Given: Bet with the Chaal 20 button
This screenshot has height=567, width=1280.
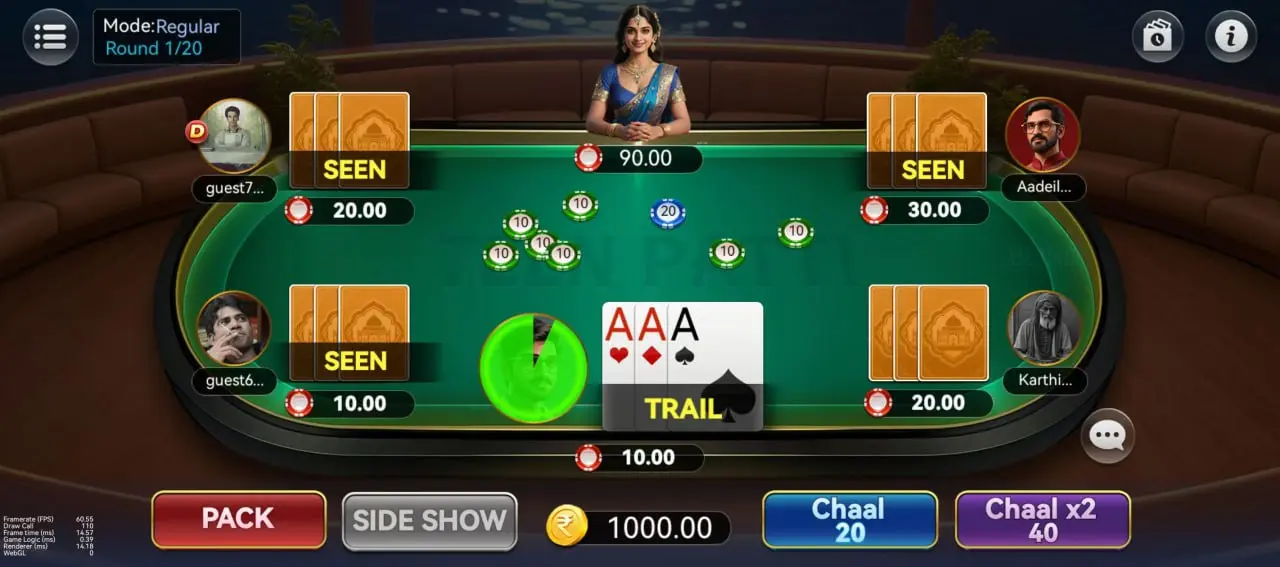Looking at the screenshot, I should pyautogui.click(x=849, y=520).
